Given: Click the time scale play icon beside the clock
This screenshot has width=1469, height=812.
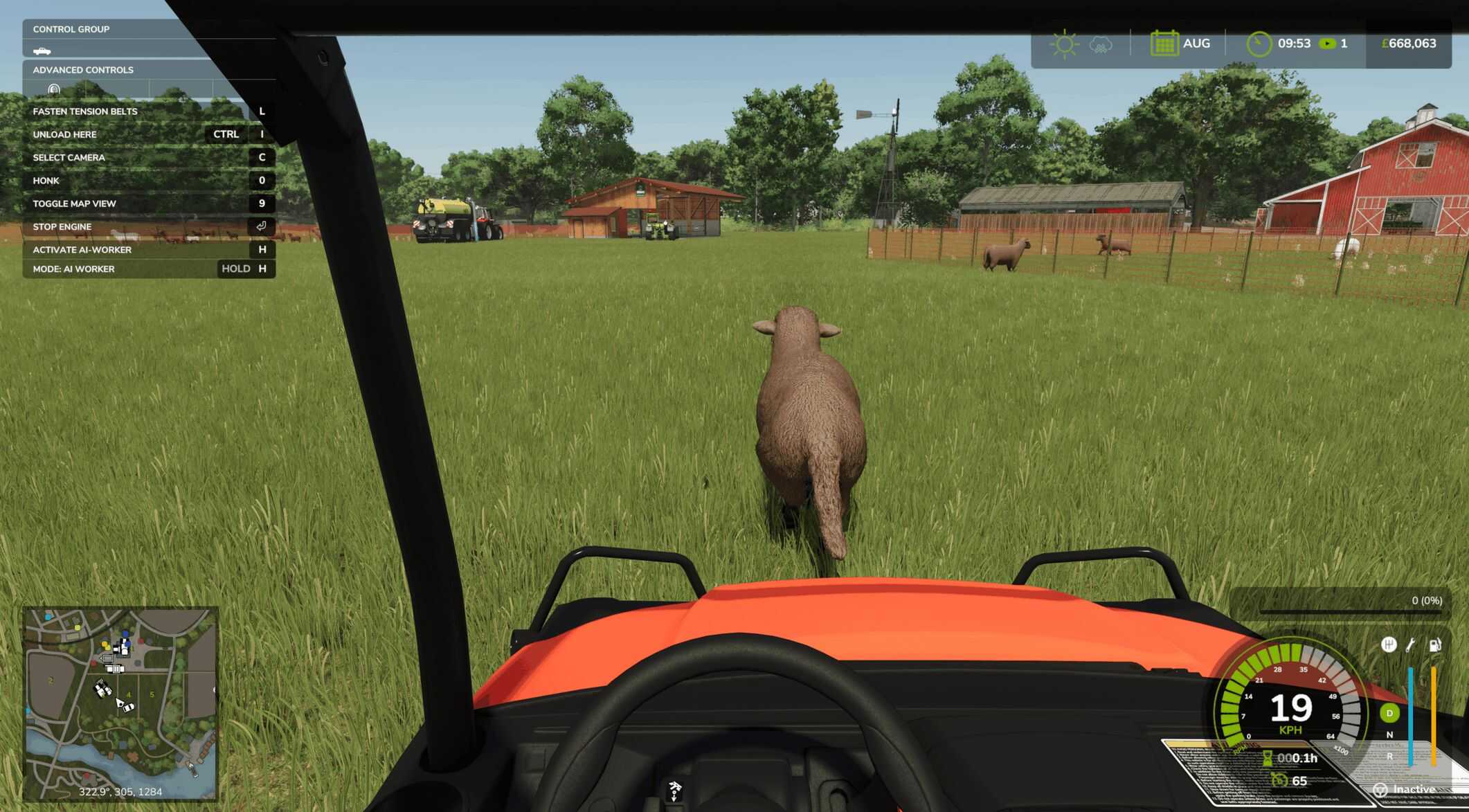Looking at the screenshot, I should tap(1327, 43).
